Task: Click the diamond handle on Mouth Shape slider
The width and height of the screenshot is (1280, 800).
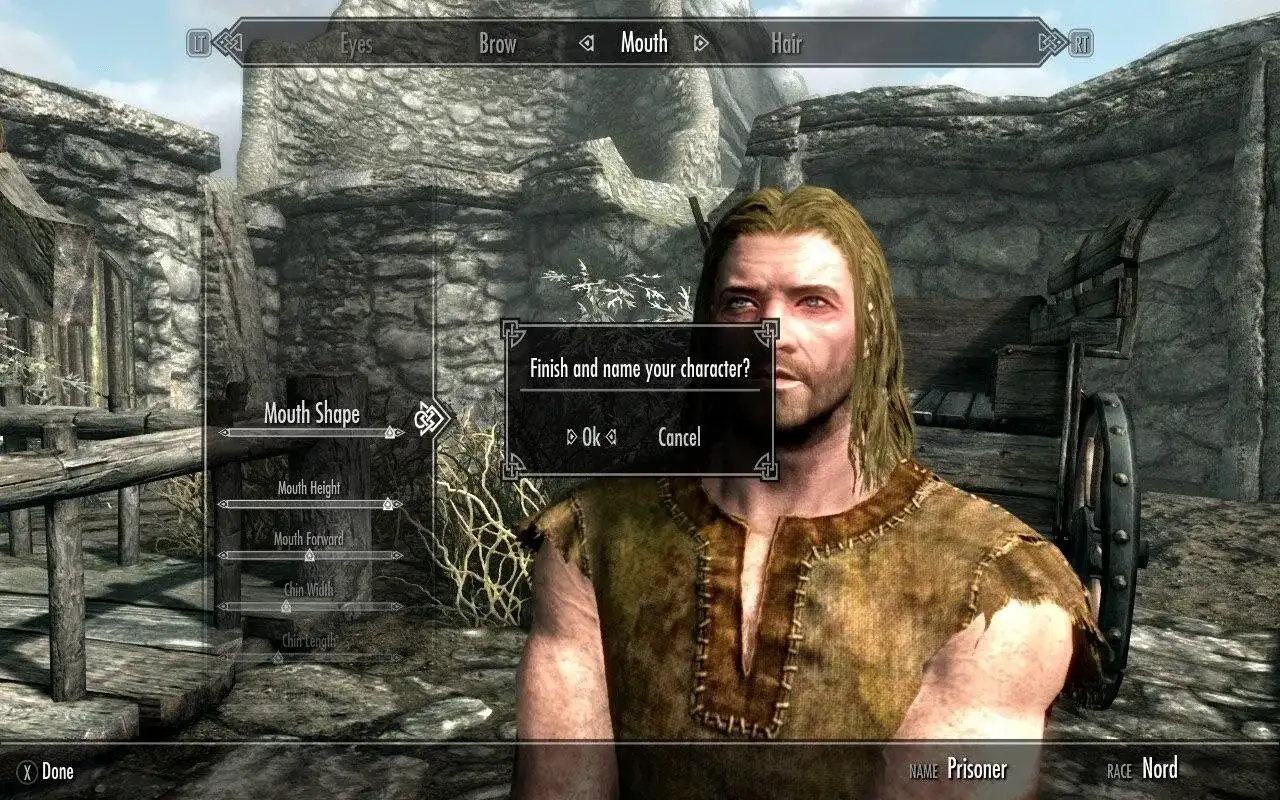Action: tap(388, 431)
